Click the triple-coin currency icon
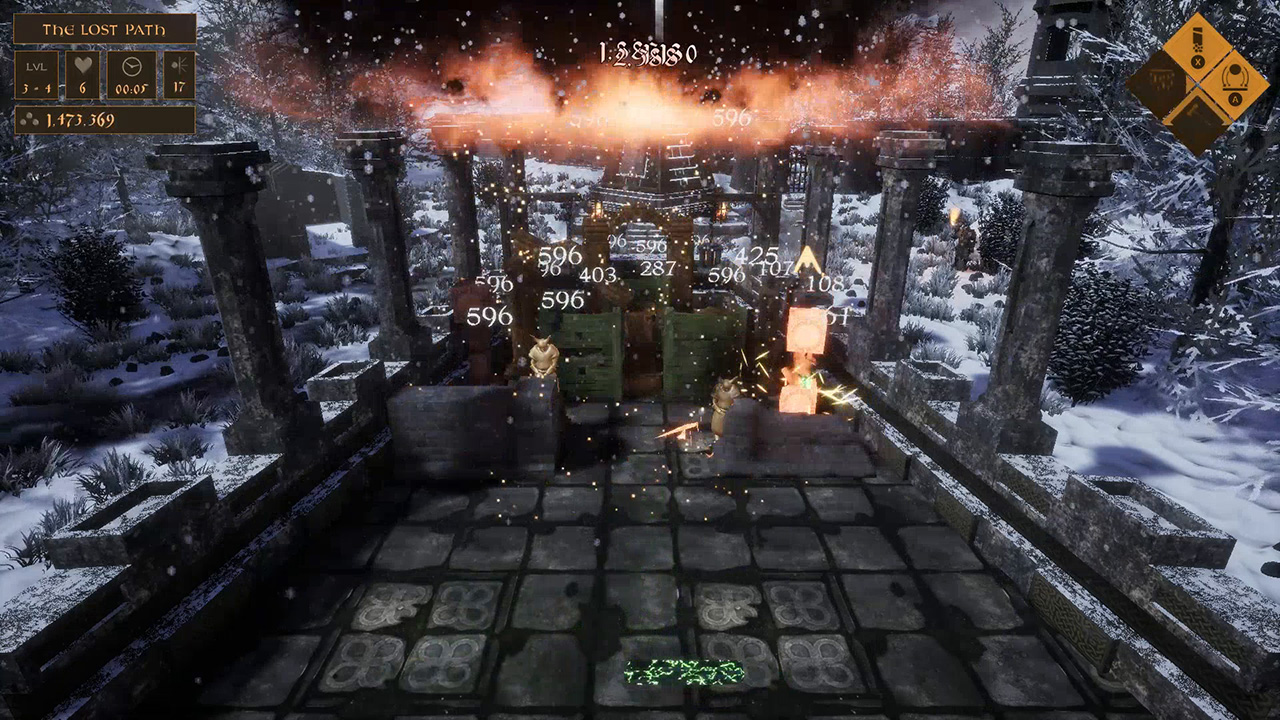The width and height of the screenshot is (1280, 720). click(x=31, y=120)
